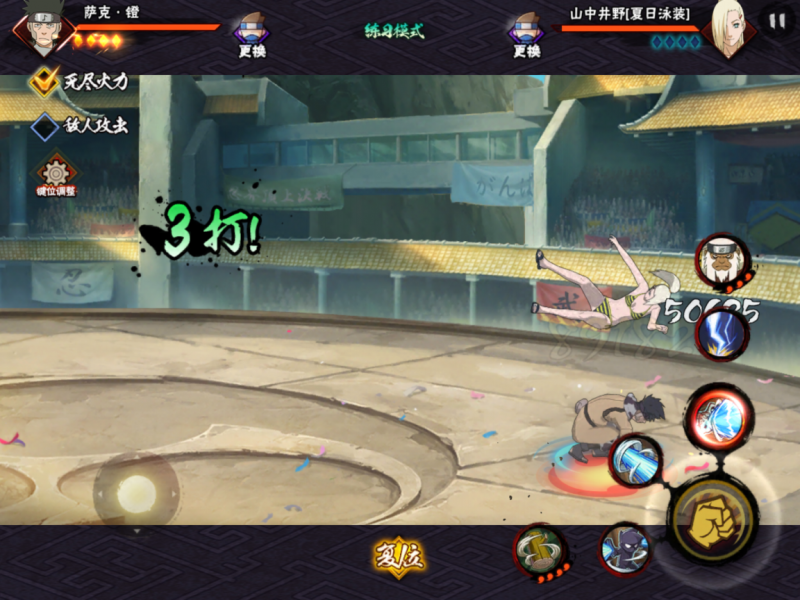Toggle the 敌人攻击 option
The width and height of the screenshot is (800, 600).
click(x=45, y=127)
